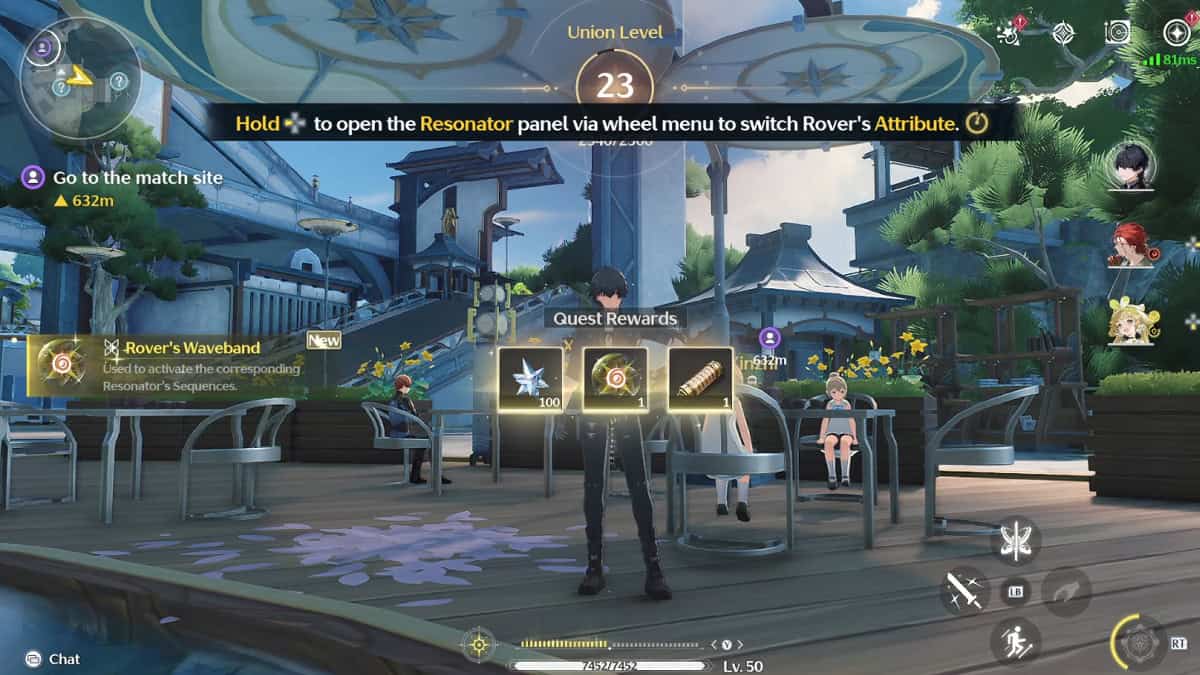Open the circled star icon above the ping
Viewport: 1200px width, 675px height.
point(1176,32)
